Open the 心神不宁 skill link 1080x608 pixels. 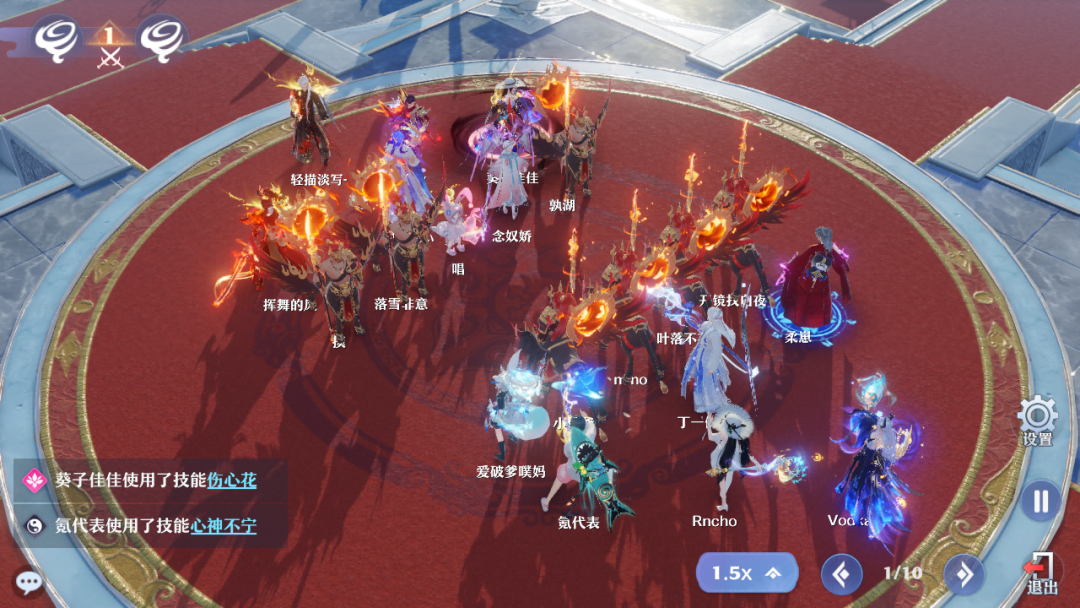[x=223, y=525]
